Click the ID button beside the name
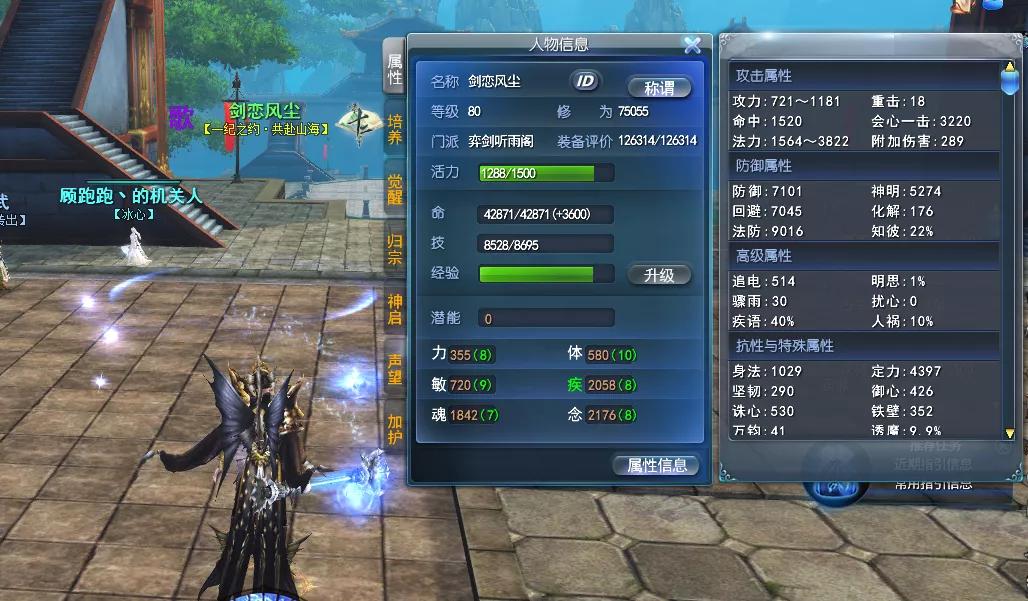1028x601 pixels. coord(586,82)
